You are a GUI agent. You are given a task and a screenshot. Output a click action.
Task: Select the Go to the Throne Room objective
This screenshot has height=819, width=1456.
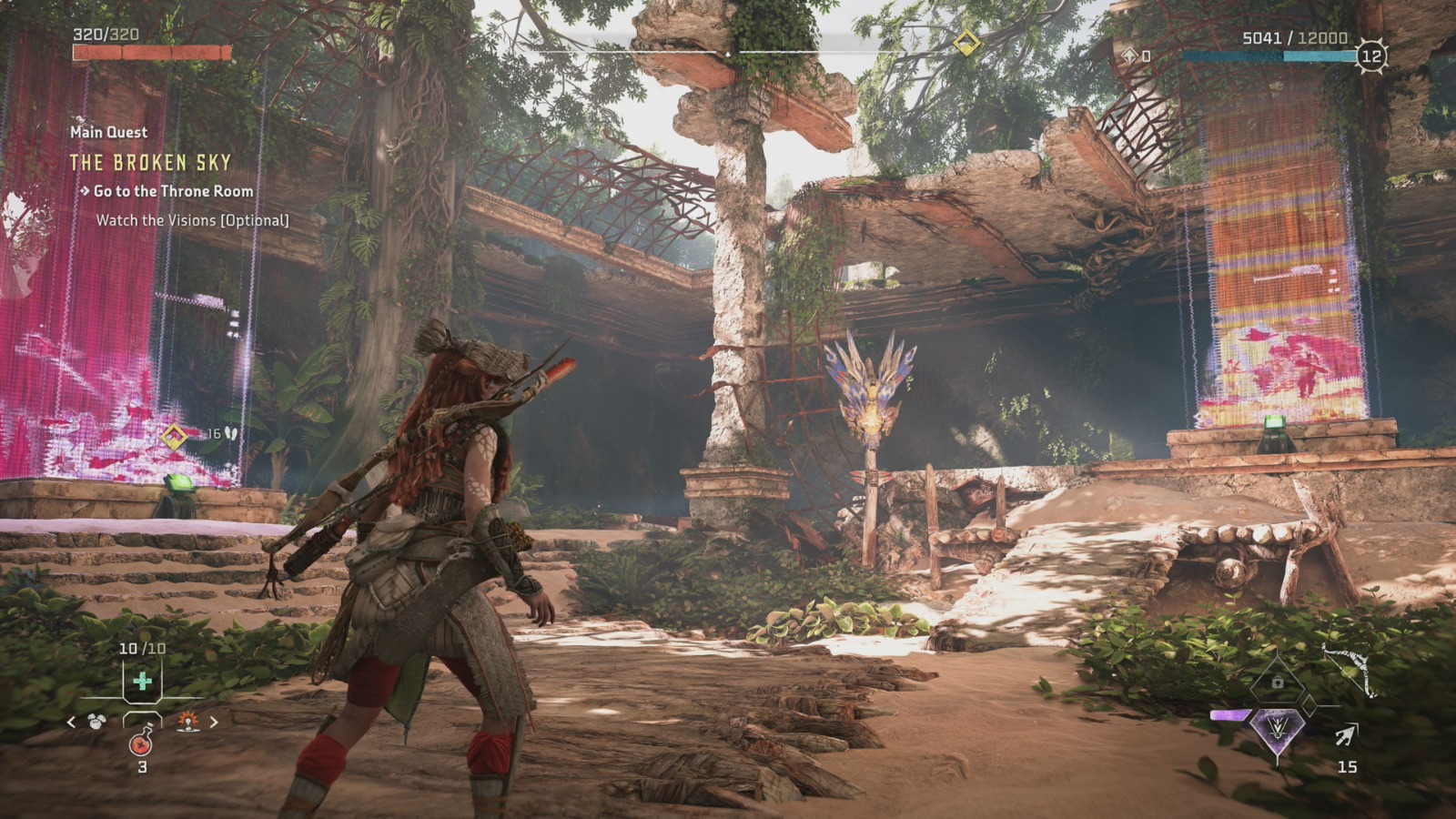pos(173,191)
